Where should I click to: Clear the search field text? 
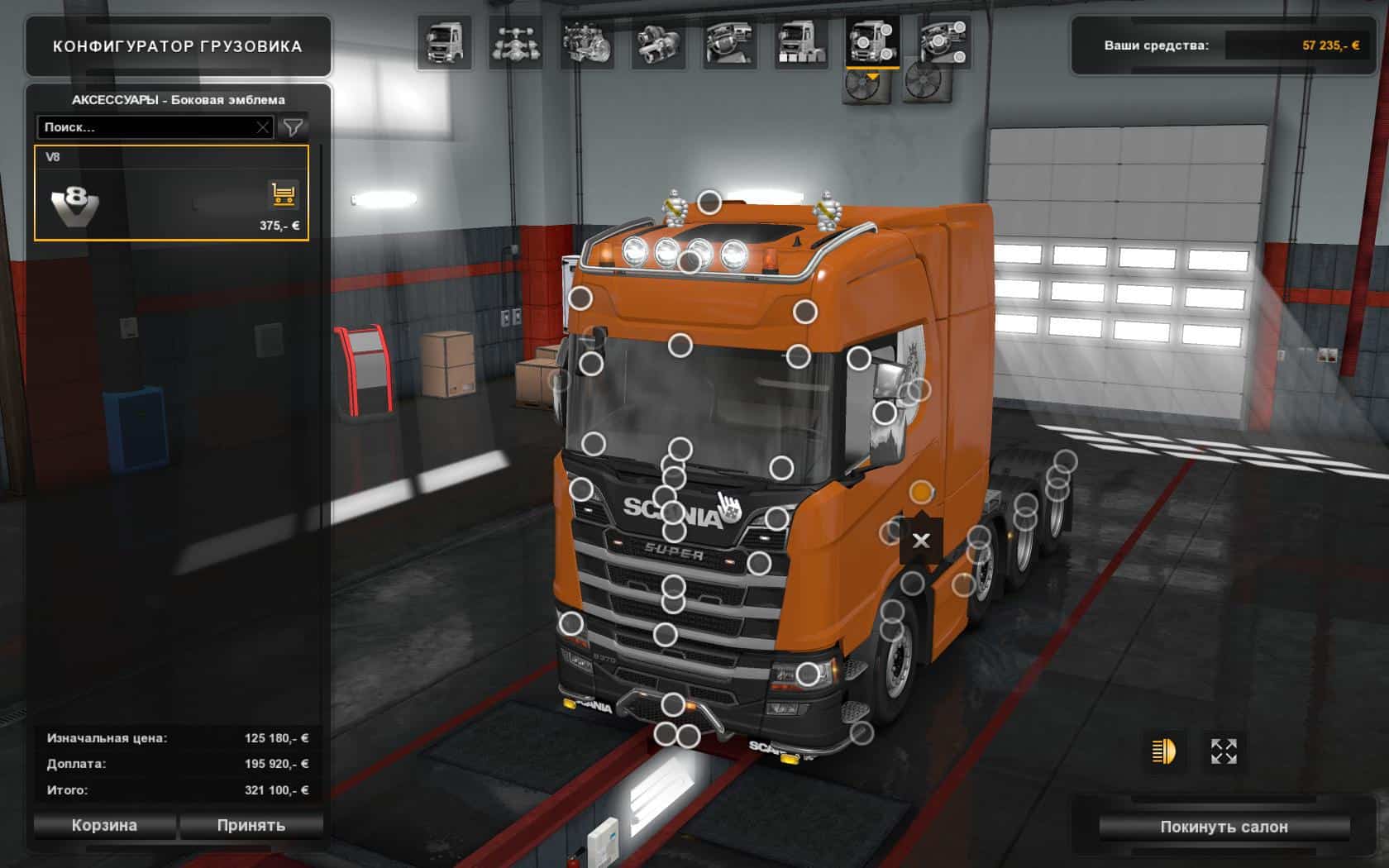[263, 127]
